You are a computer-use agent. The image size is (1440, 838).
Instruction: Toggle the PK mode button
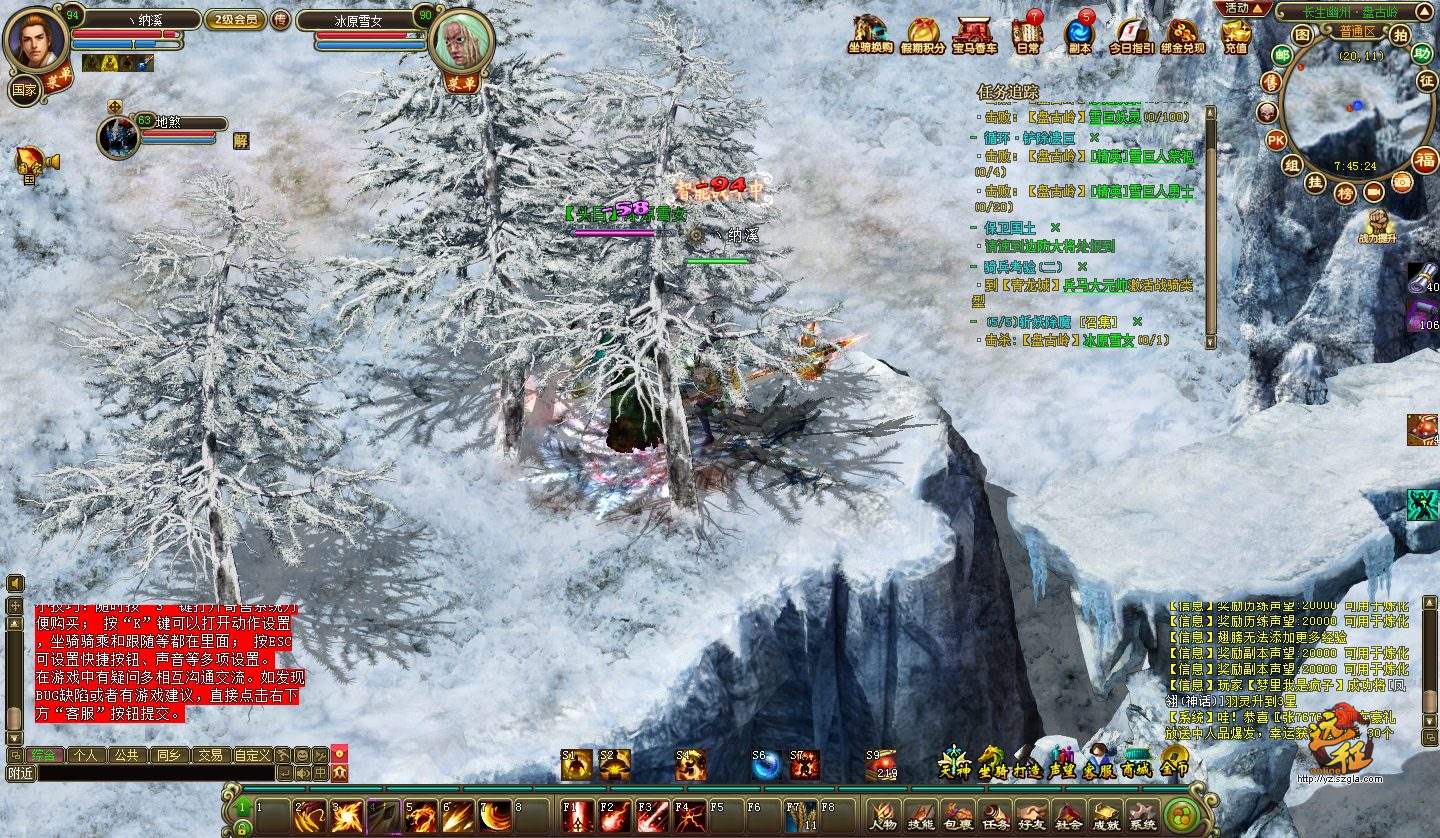click(1276, 139)
